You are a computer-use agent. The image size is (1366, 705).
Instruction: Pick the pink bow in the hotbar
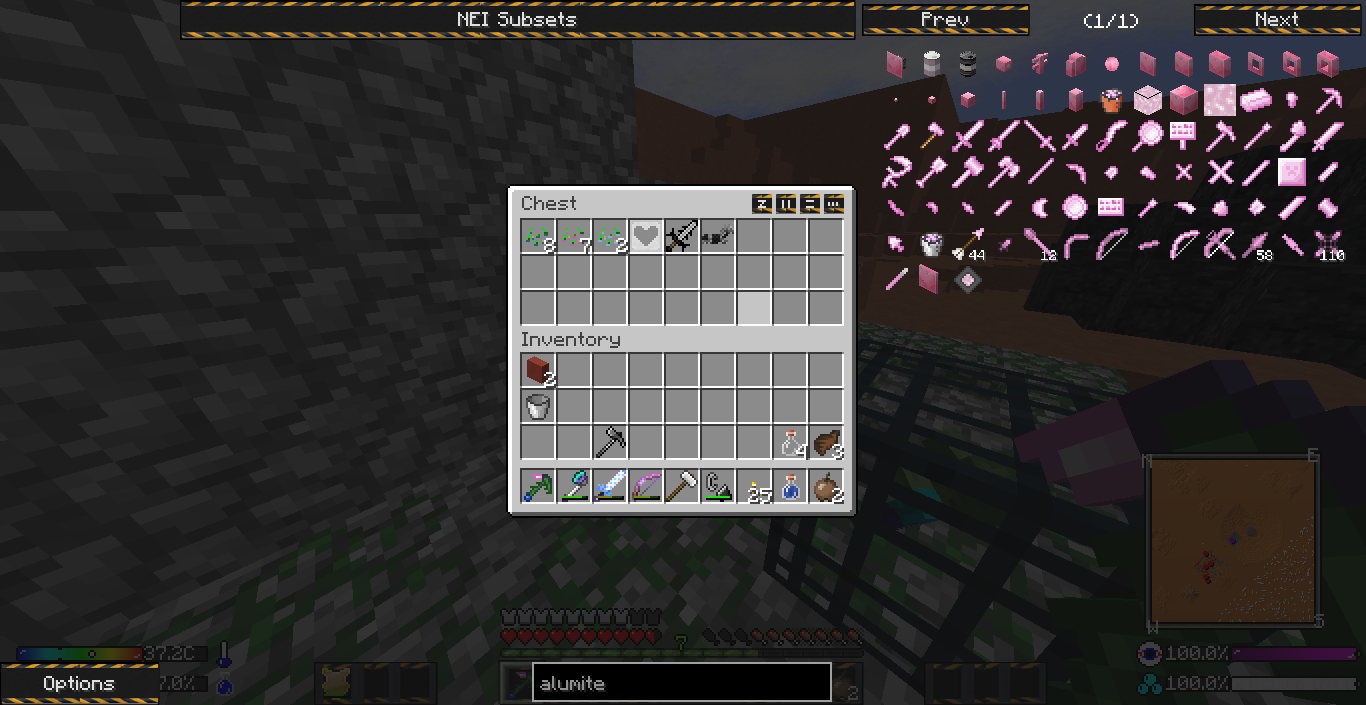pos(646,487)
